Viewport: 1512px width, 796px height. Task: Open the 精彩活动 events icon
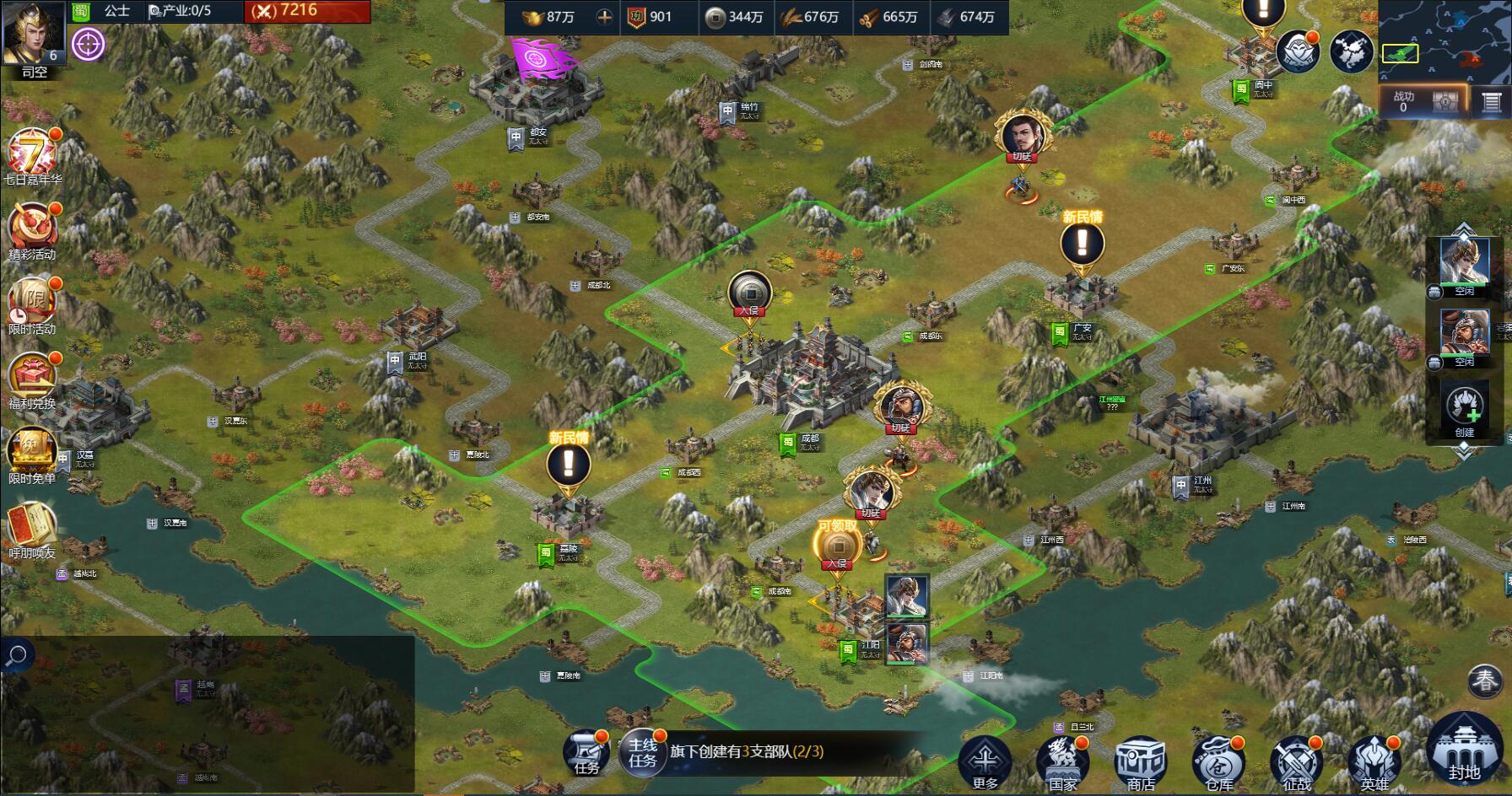[31, 230]
